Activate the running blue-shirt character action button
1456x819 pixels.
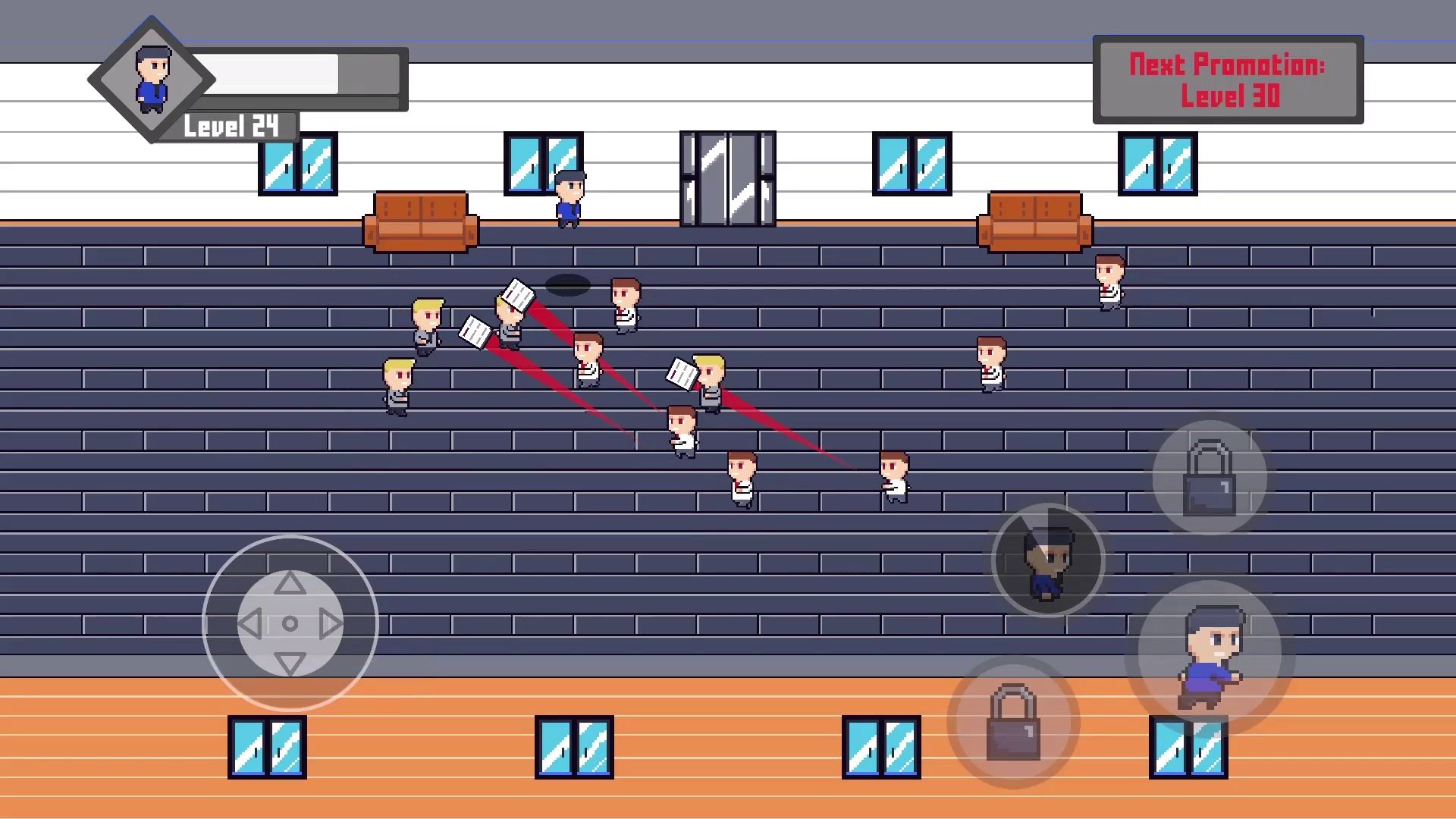(1210, 654)
